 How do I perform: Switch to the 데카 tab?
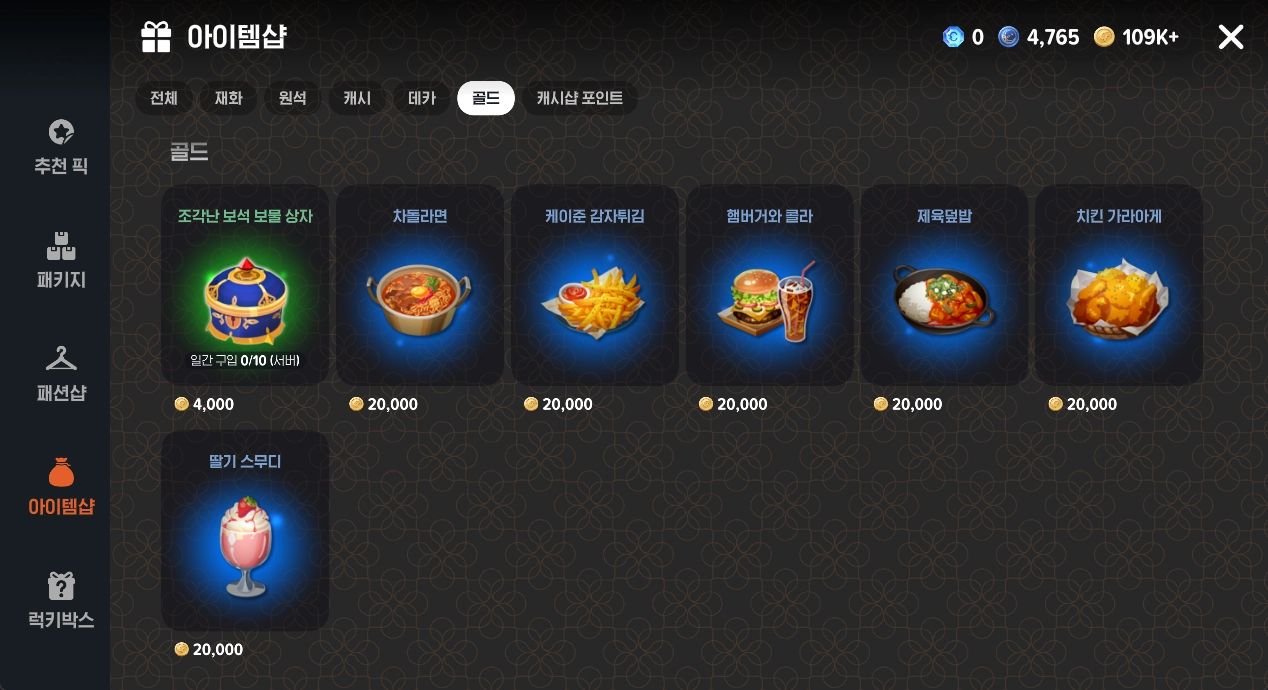422,98
